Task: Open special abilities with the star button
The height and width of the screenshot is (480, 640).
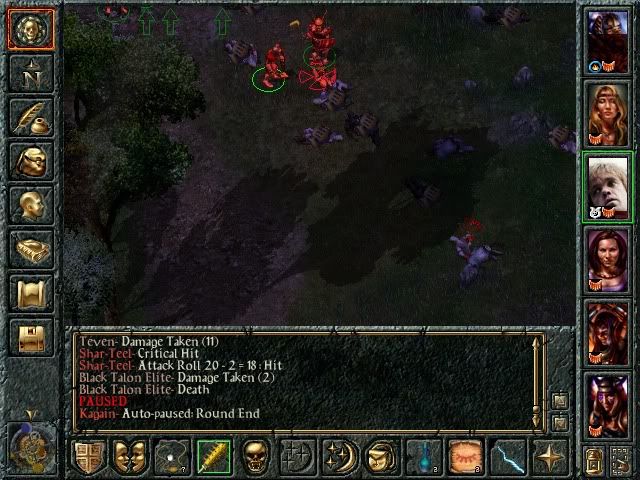Action: [x=549, y=456]
